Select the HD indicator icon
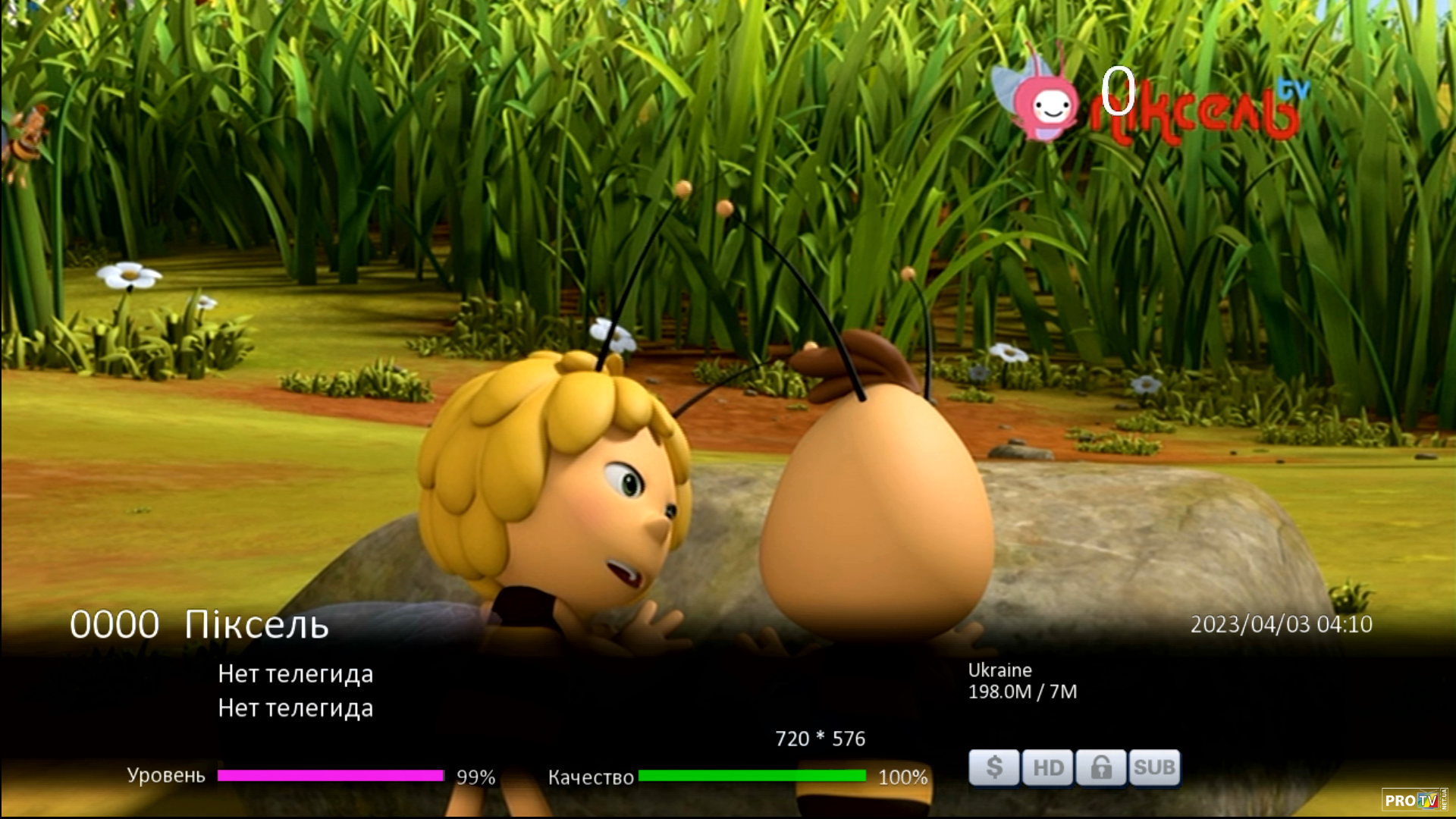Viewport: 1456px width, 819px height. pos(1047,767)
